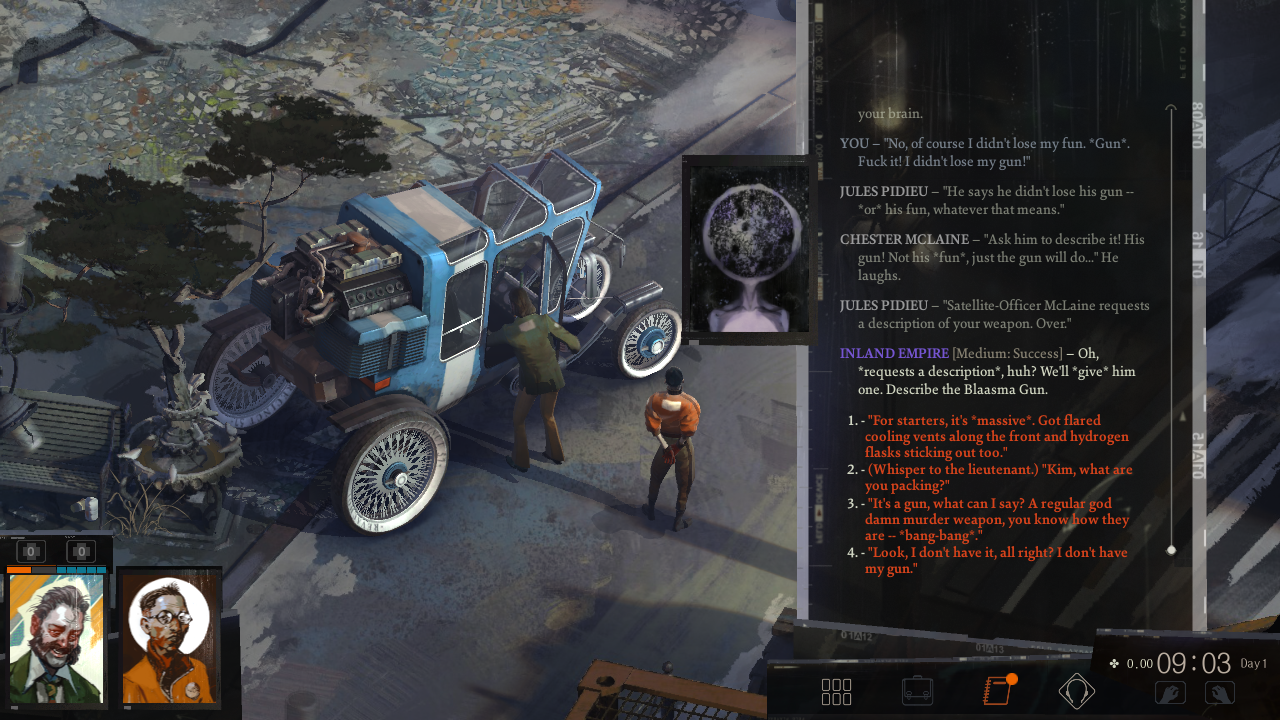1280x720 pixels.
Task: Select the bearded detective portrait
Action: pyautogui.click(x=57, y=638)
